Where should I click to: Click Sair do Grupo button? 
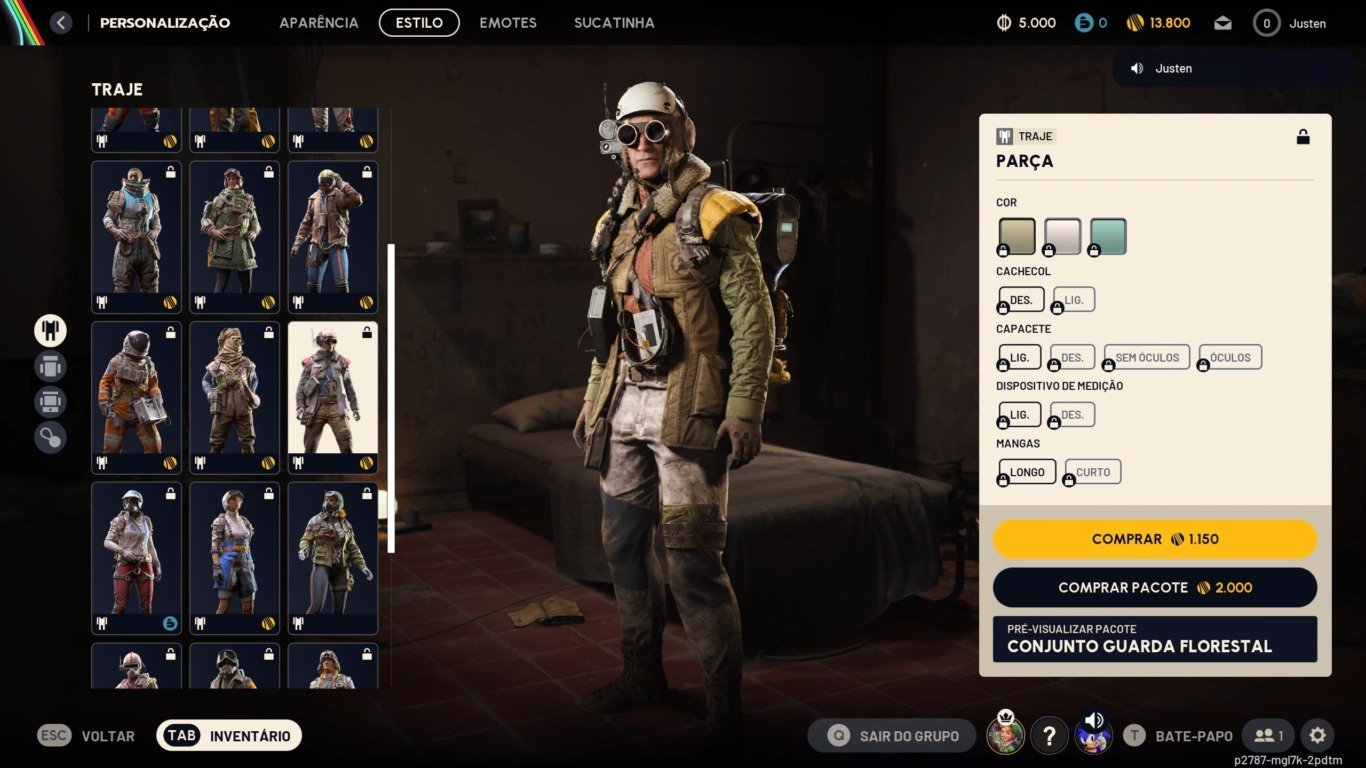point(892,736)
